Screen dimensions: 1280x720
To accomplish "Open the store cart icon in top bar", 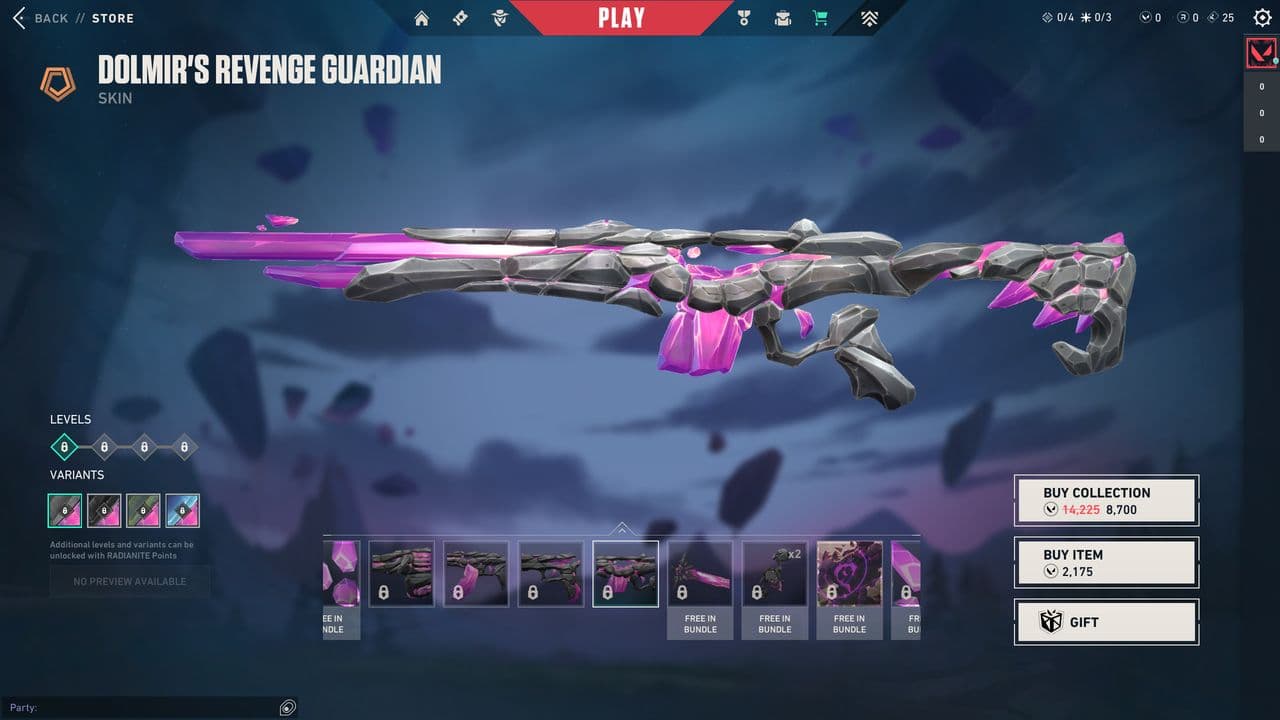I will tap(820, 18).
